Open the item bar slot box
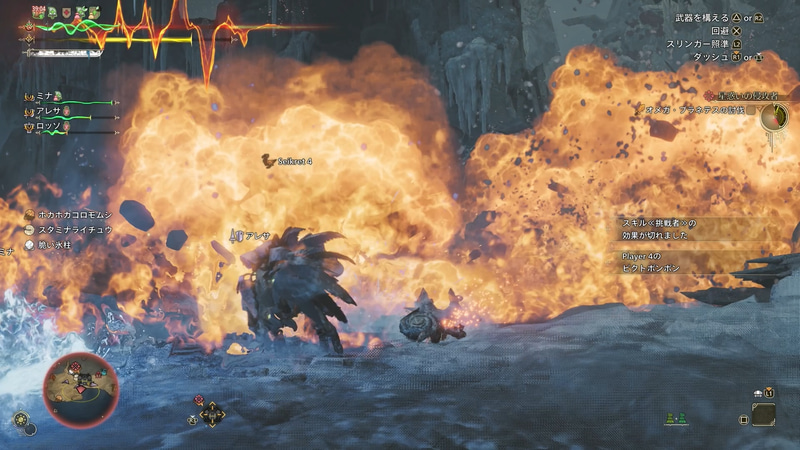 [x=763, y=414]
